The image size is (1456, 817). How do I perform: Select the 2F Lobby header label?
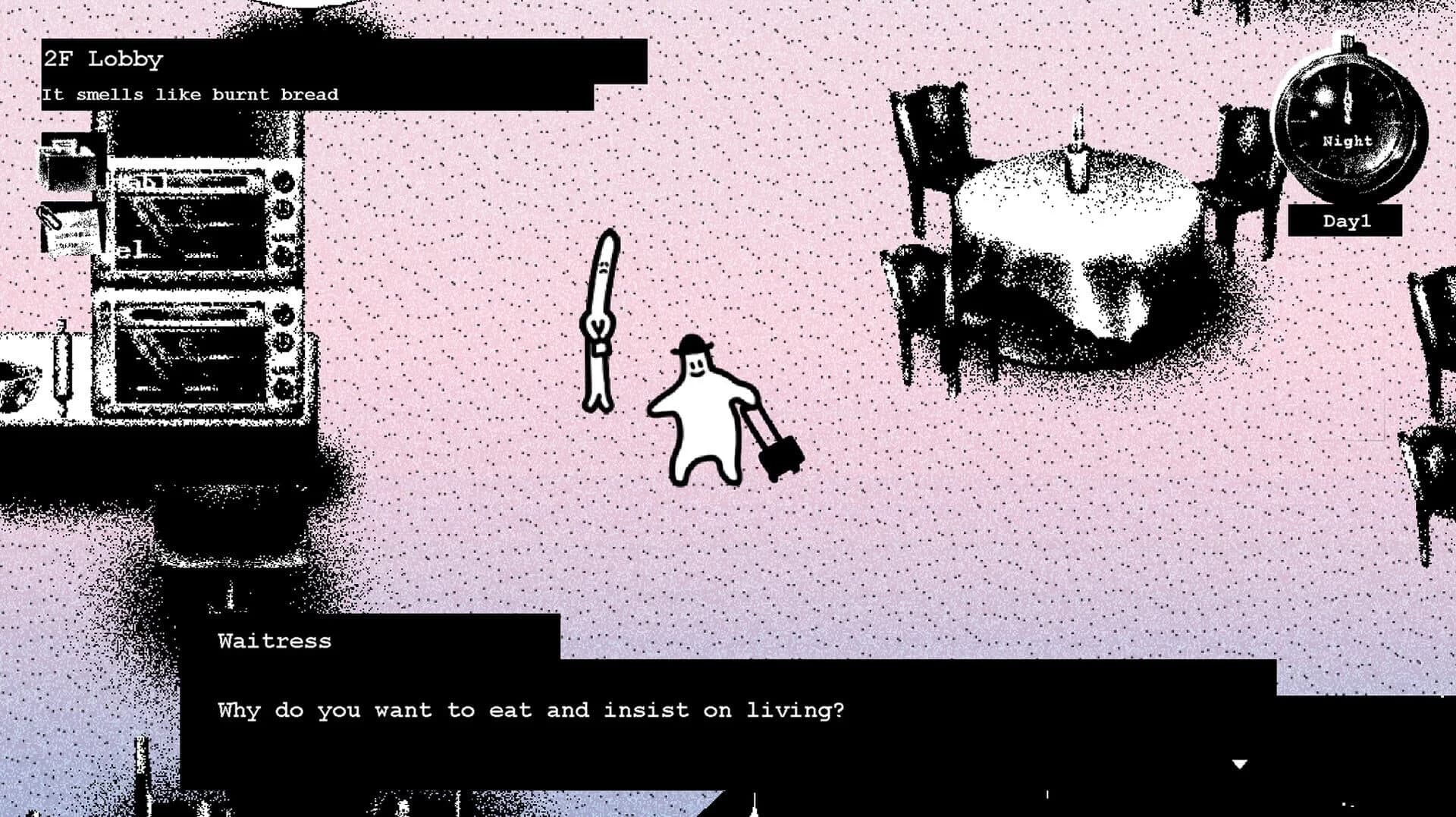tap(102, 59)
